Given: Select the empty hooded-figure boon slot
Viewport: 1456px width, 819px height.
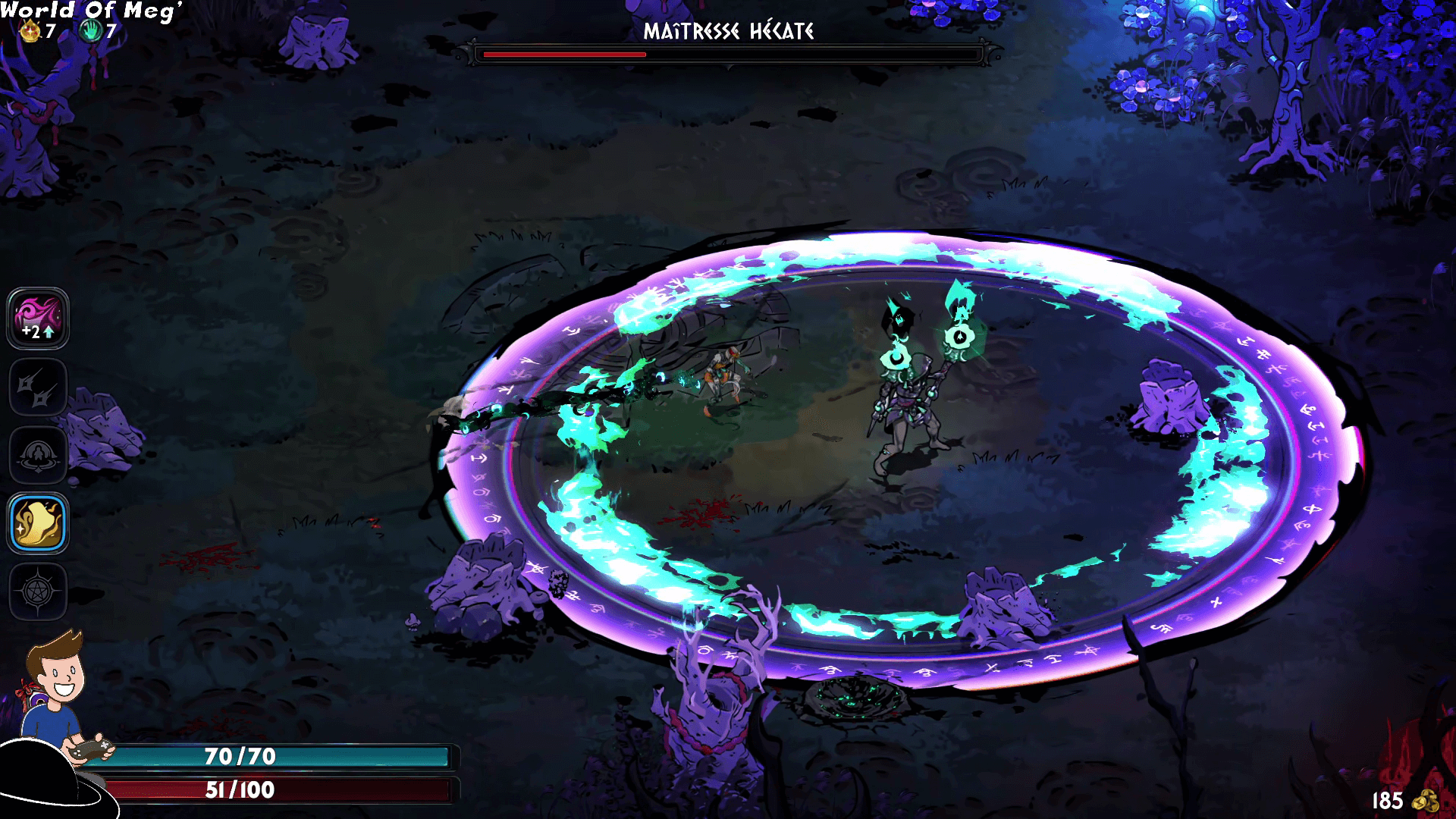Looking at the screenshot, I should [38, 455].
